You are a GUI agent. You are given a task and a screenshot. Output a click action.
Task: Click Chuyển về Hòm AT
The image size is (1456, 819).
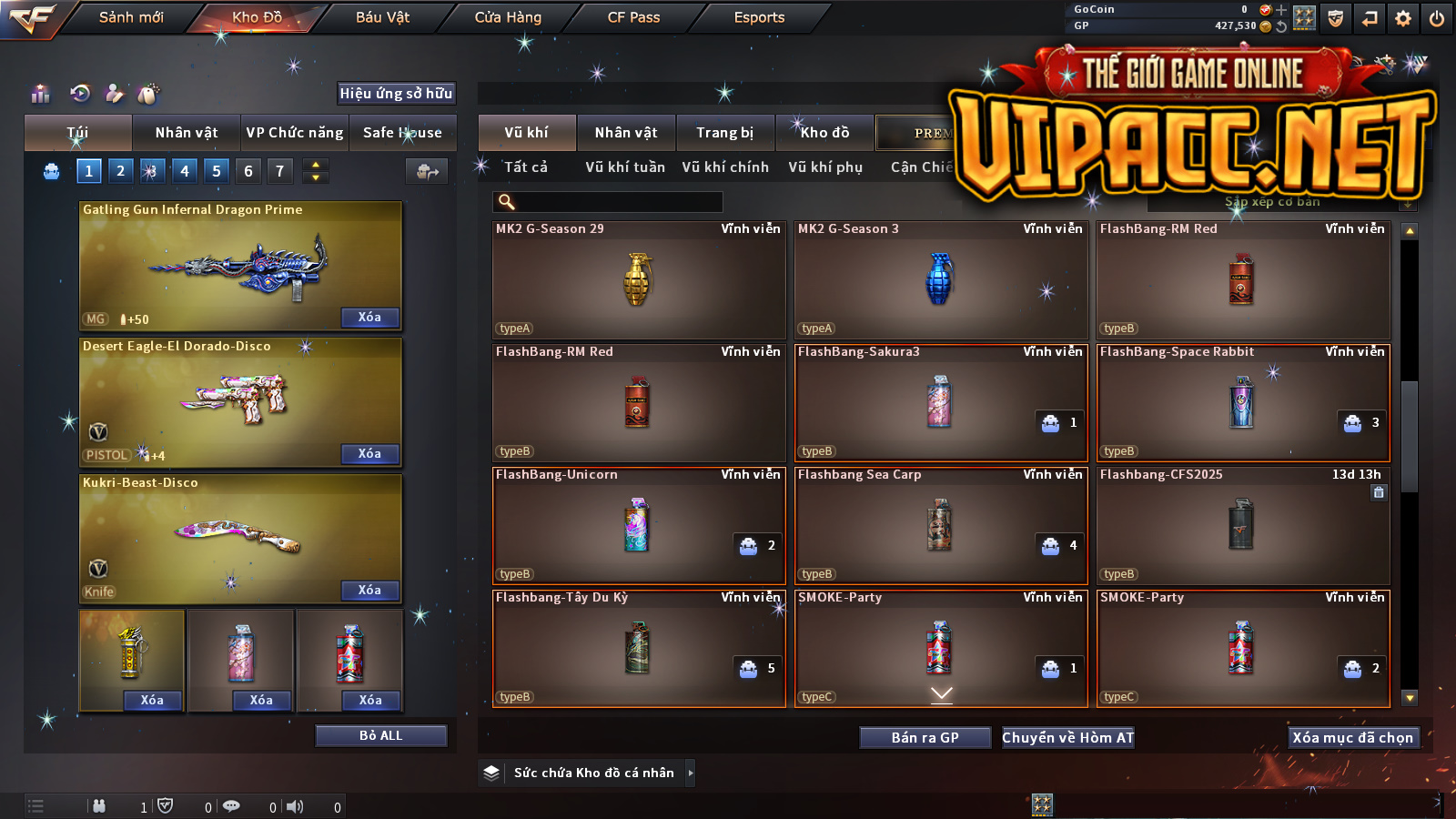click(1068, 737)
